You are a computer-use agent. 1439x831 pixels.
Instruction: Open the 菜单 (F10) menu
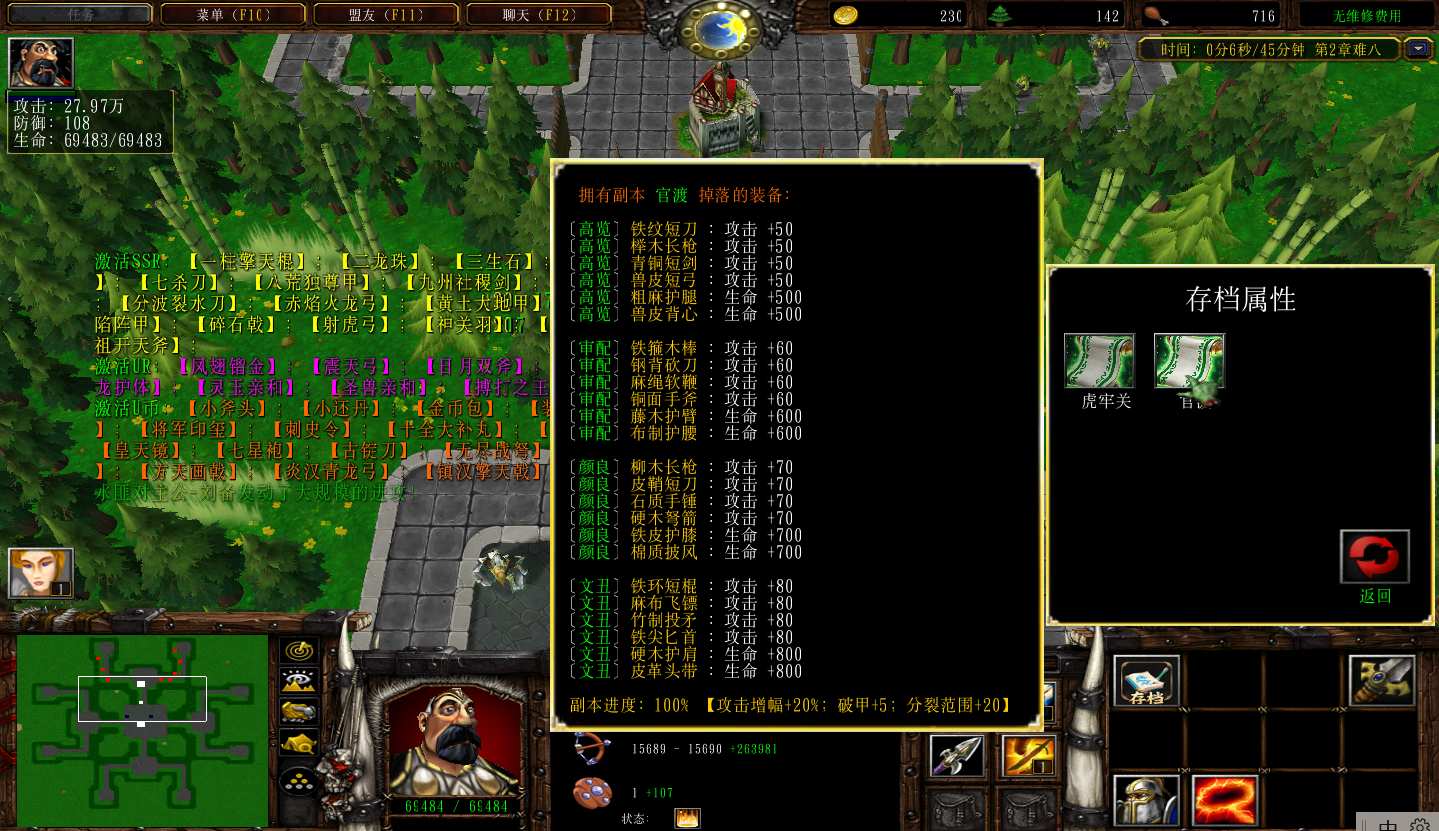point(233,14)
